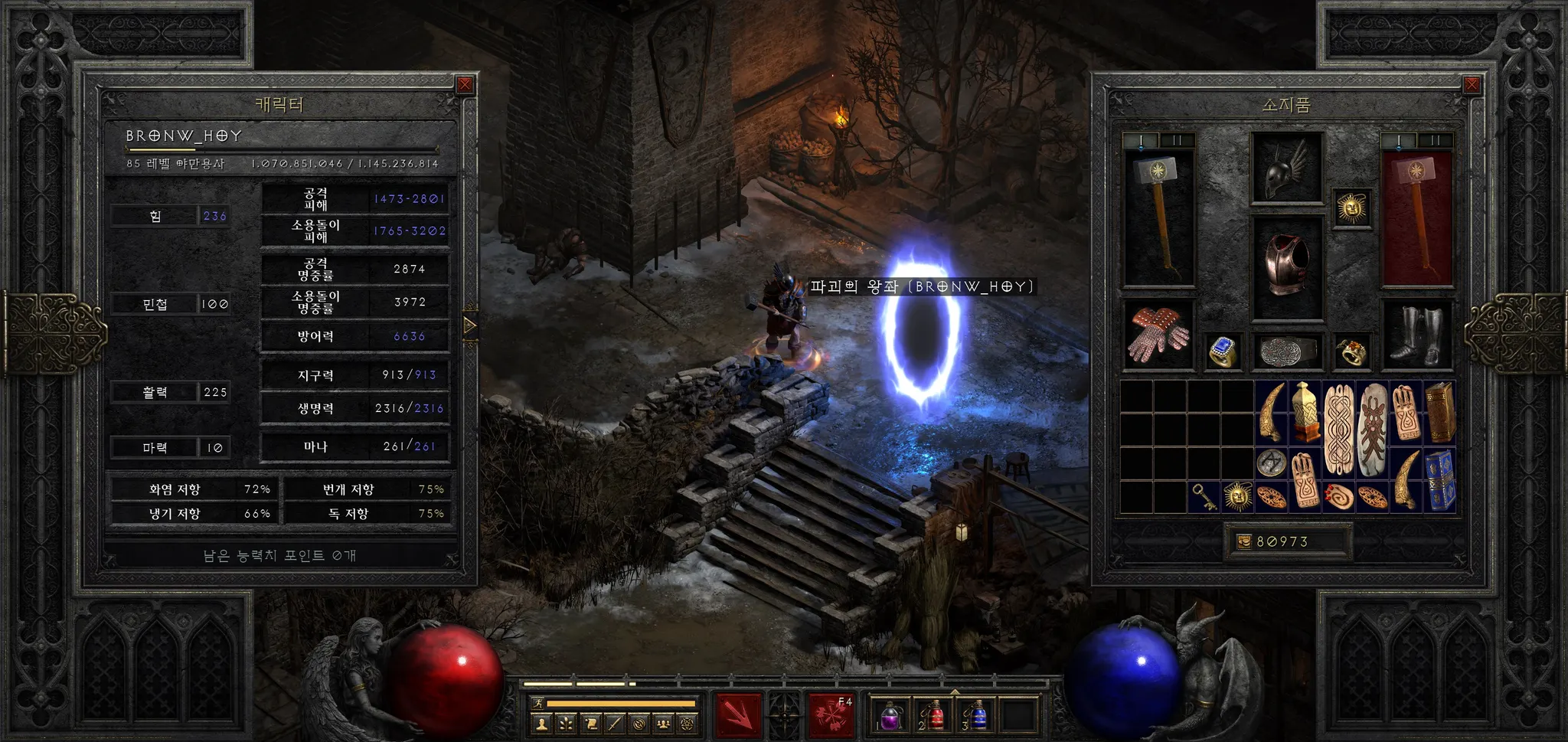1568x742 pixels.
Task: Select the equipped winged helmet
Action: (1287, 168)
